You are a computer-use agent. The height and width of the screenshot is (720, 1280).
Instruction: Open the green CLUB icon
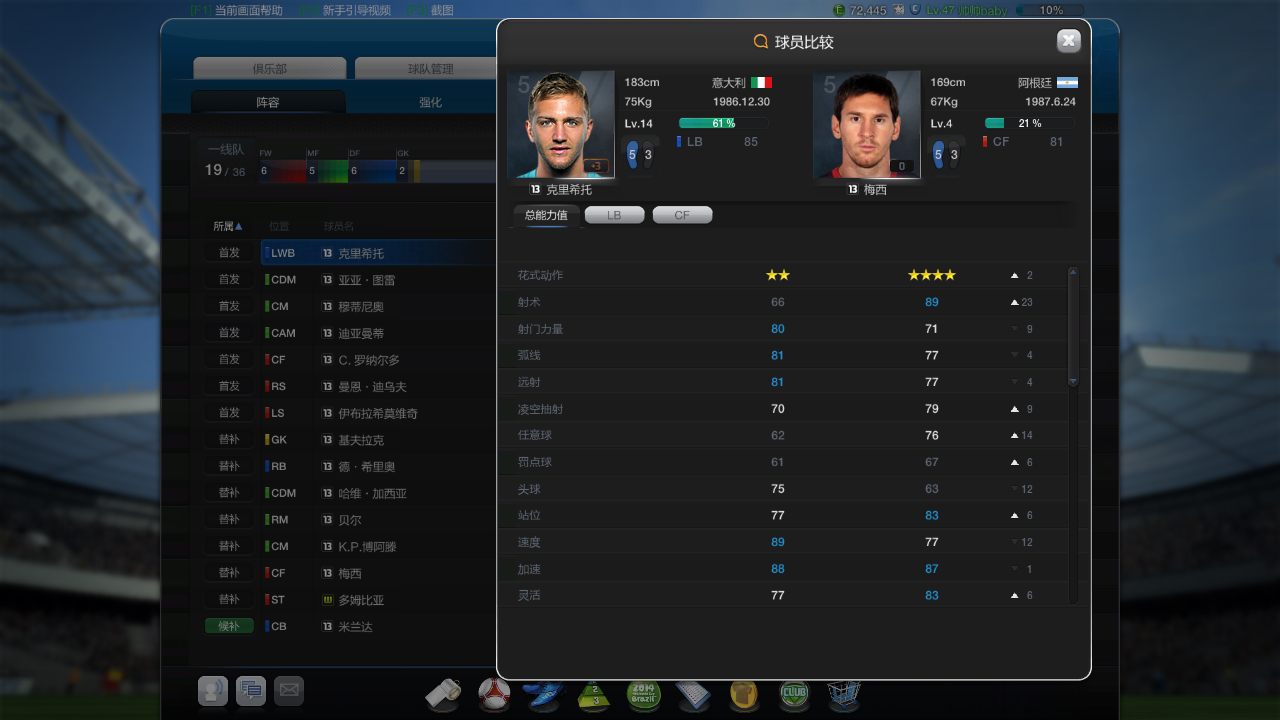point(794,693)
